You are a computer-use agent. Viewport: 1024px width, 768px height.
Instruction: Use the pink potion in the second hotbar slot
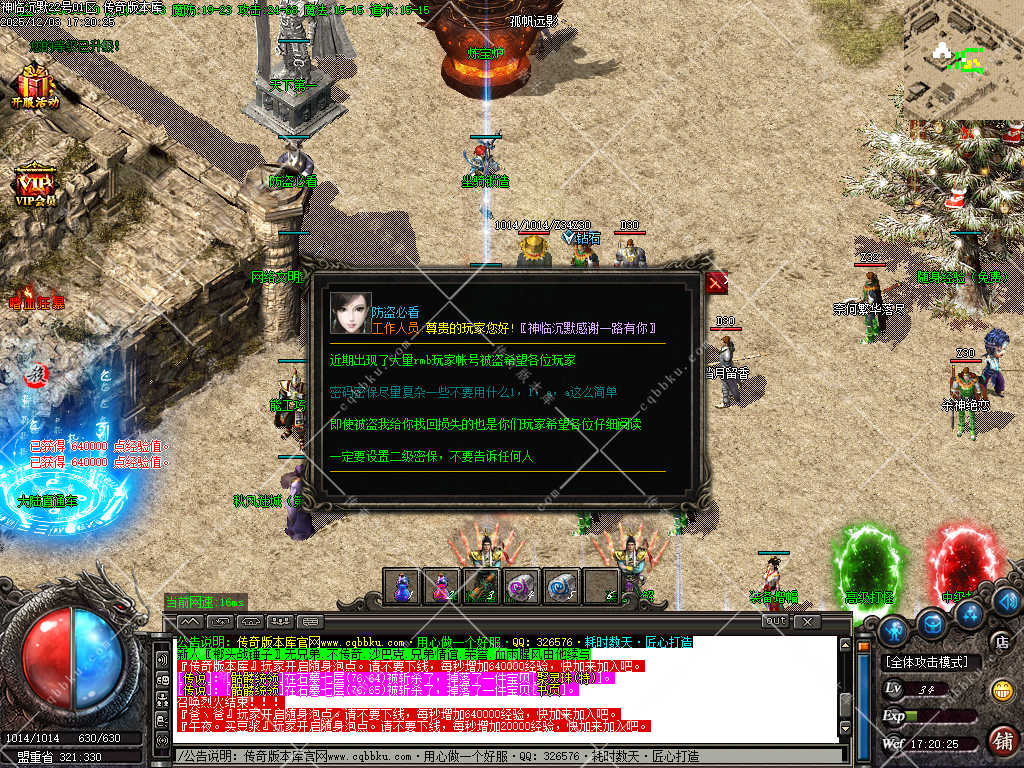440,586
